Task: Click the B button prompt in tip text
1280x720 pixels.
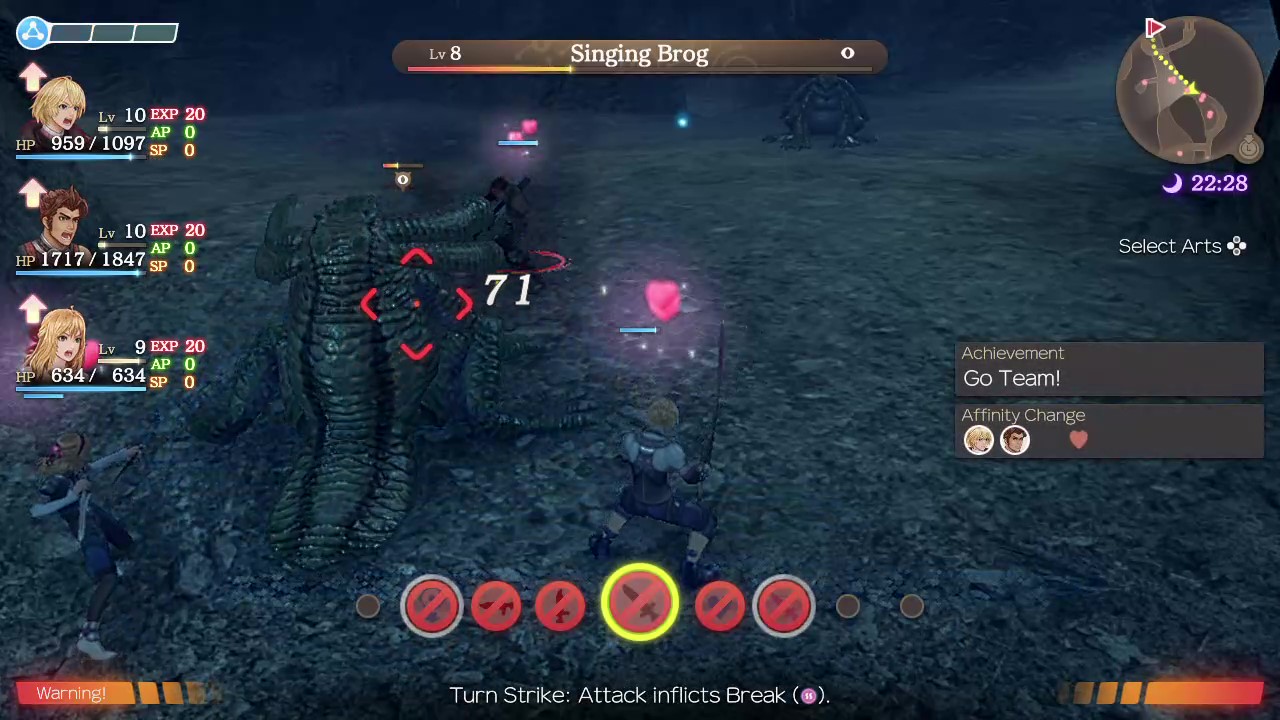Action: click(x=809, y=695)
